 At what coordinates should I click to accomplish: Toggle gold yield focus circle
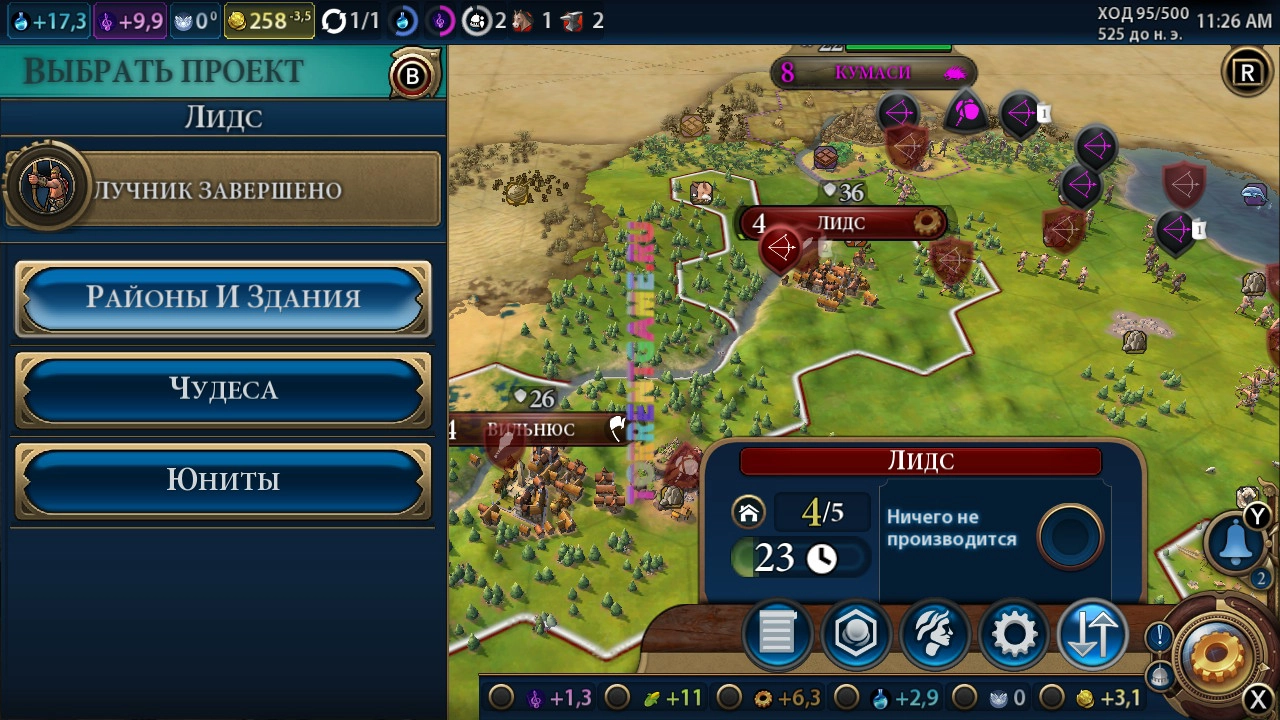(1052, 697)
